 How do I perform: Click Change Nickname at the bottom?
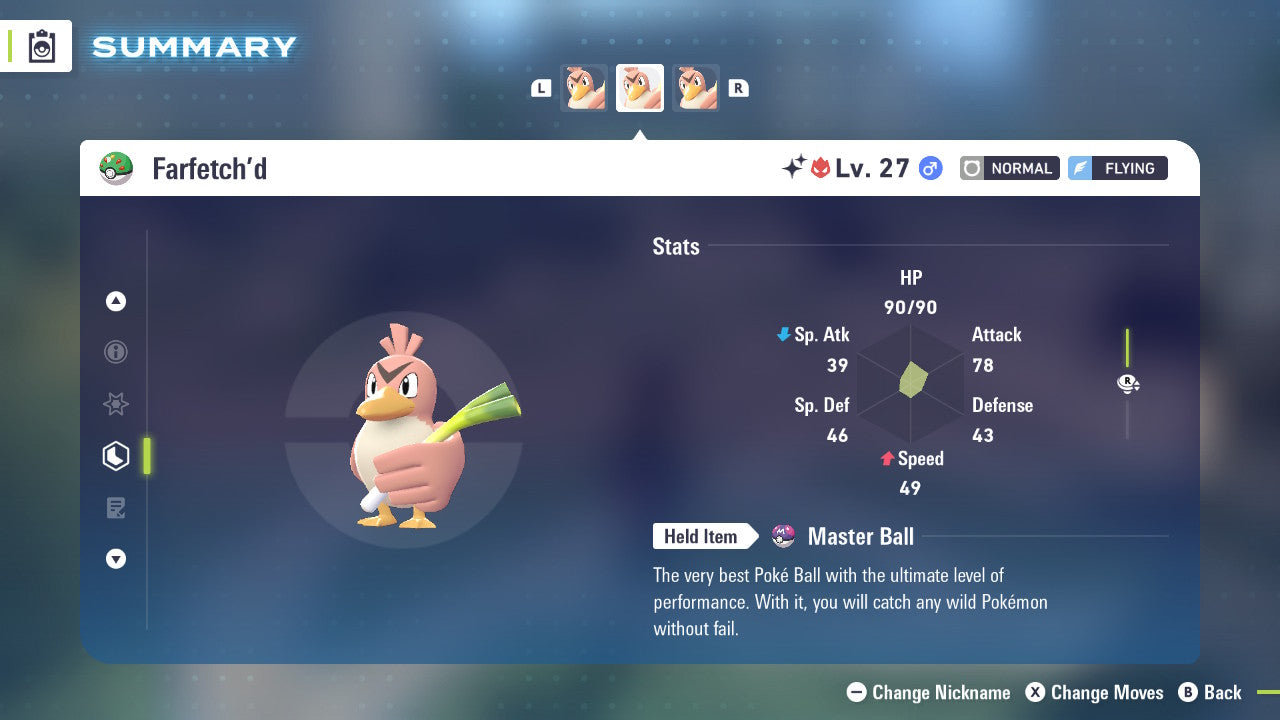928,692
